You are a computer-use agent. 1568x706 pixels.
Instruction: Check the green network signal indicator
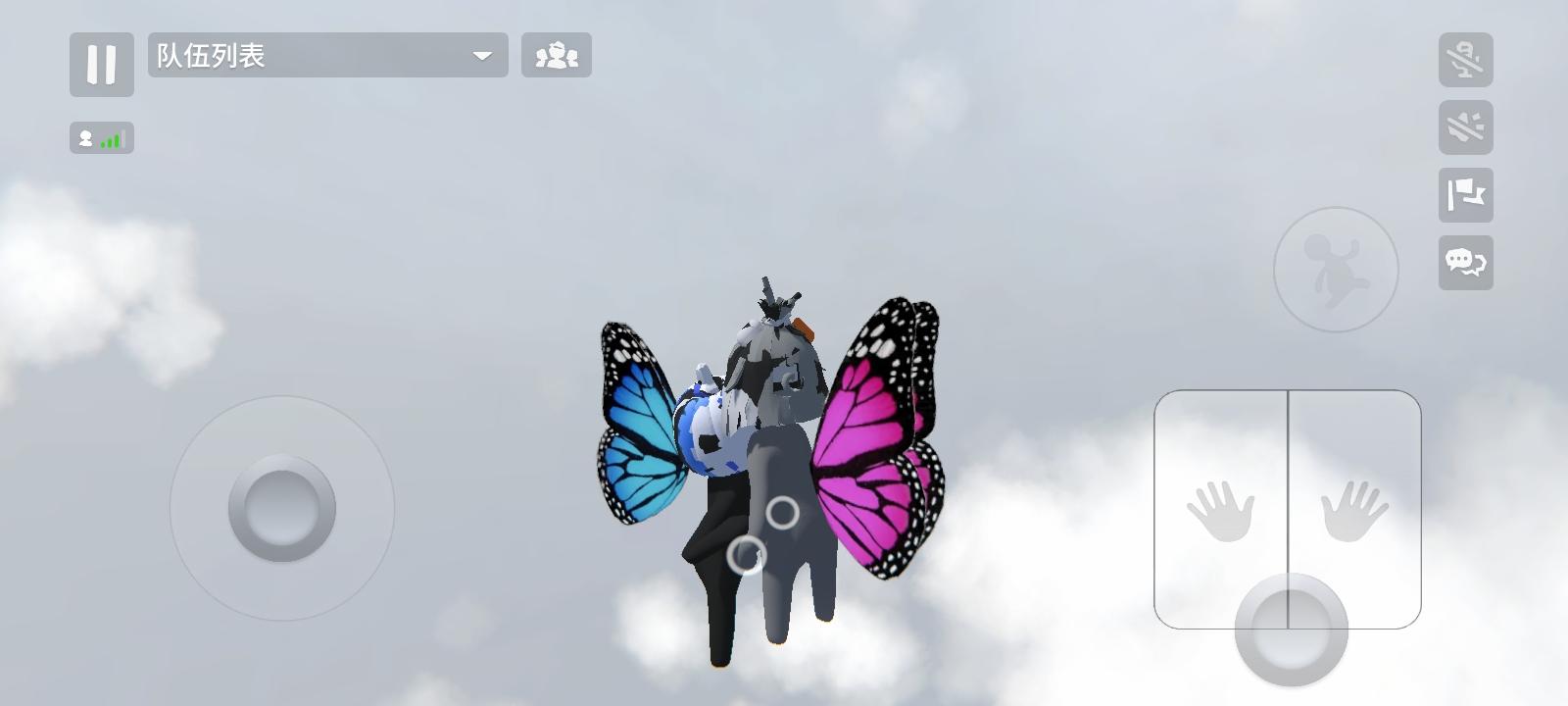111,138
